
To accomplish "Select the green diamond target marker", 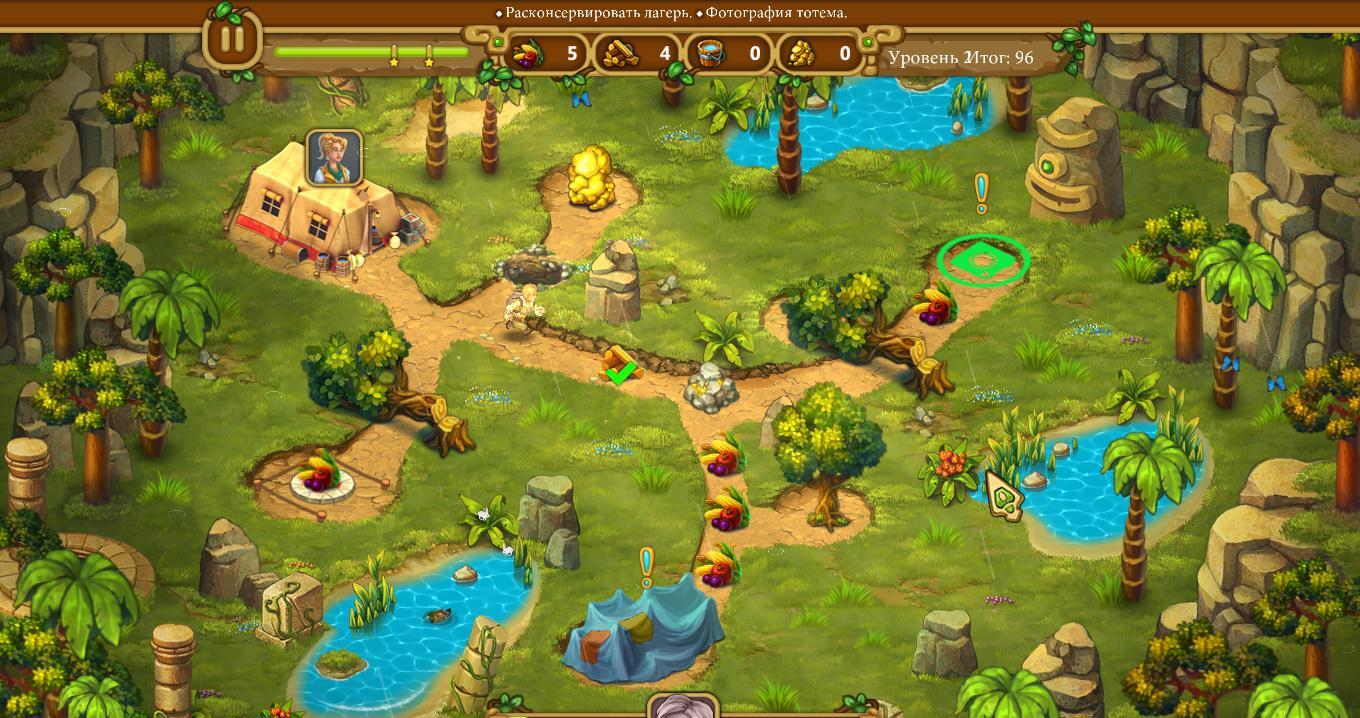I will pyautogui.click(x=983, y=260).
